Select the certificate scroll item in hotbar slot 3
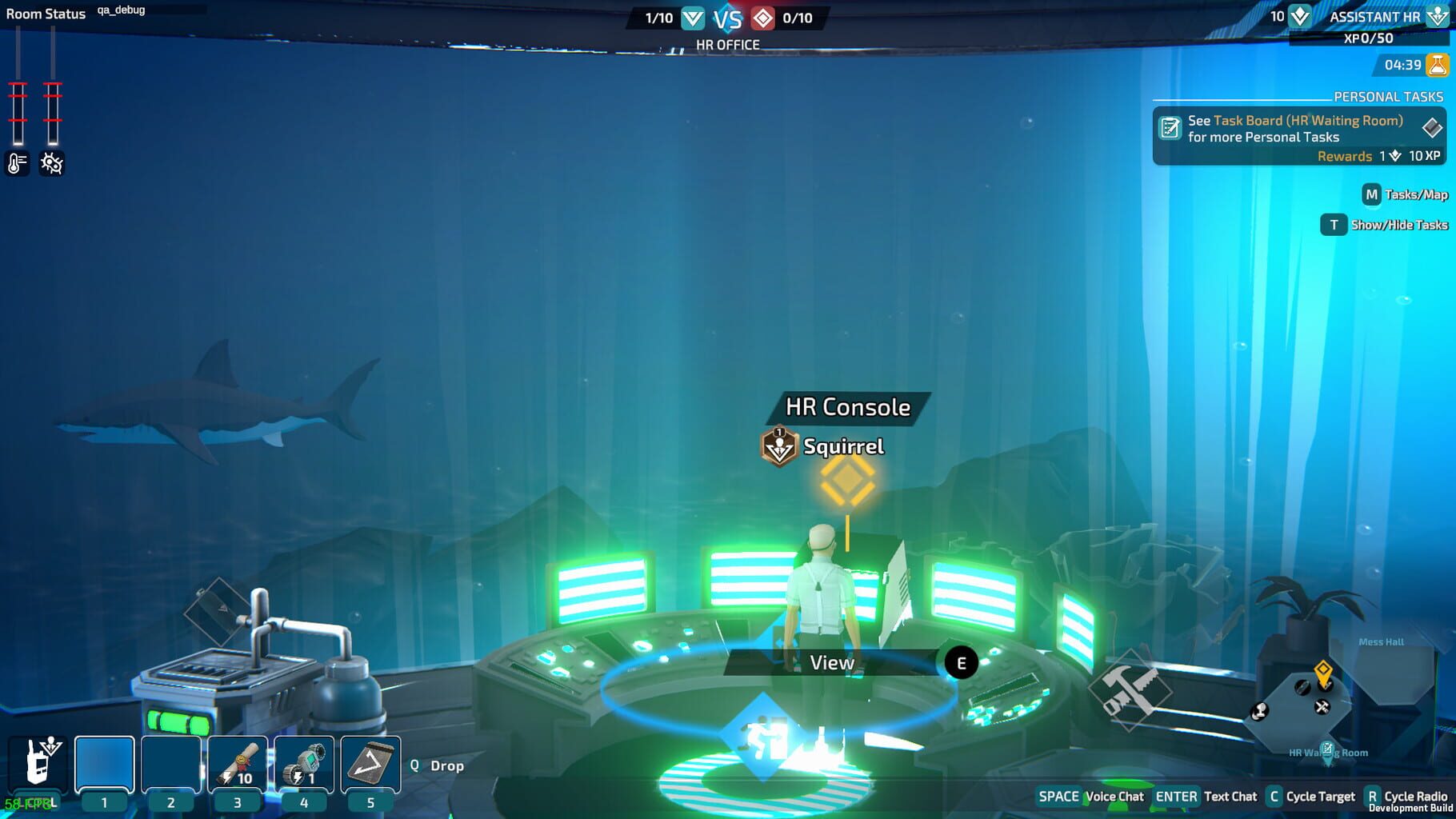This screenshot has height=819, width=1456. [236, 761]
